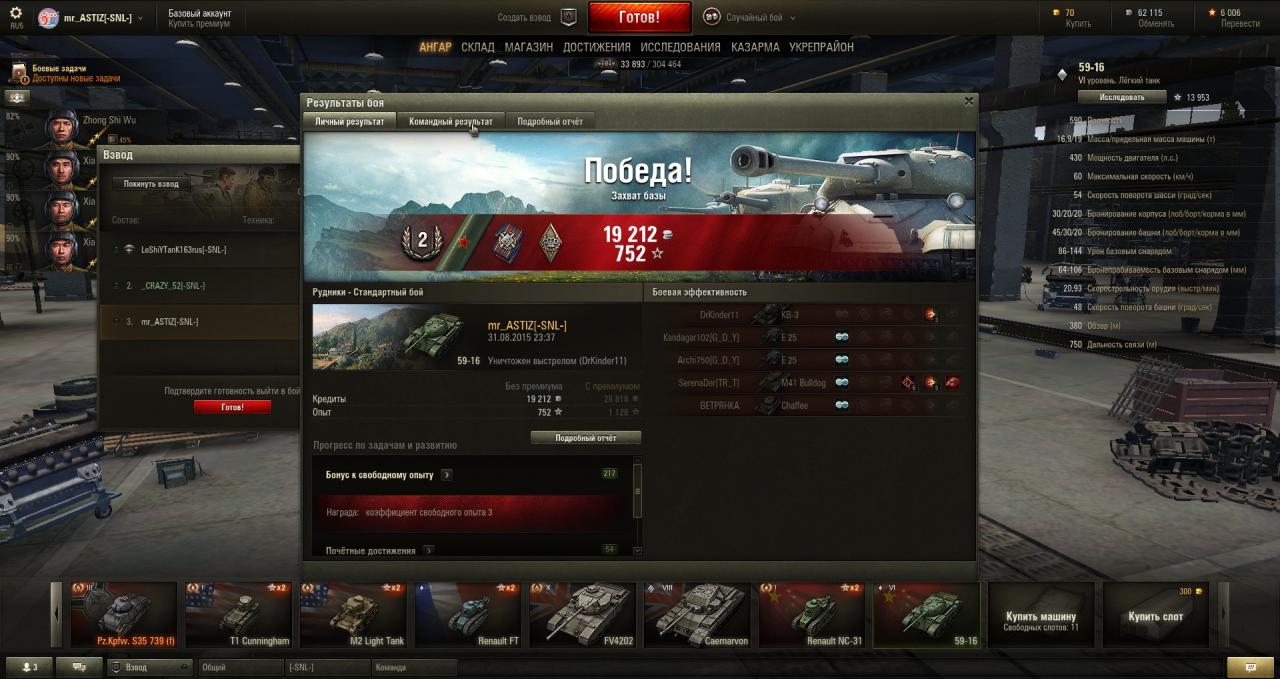Image resolution: width=1280 pixels, height=679 pixels.
Task: Switch to Командный результат tab
Action: [x=451, y=121]
